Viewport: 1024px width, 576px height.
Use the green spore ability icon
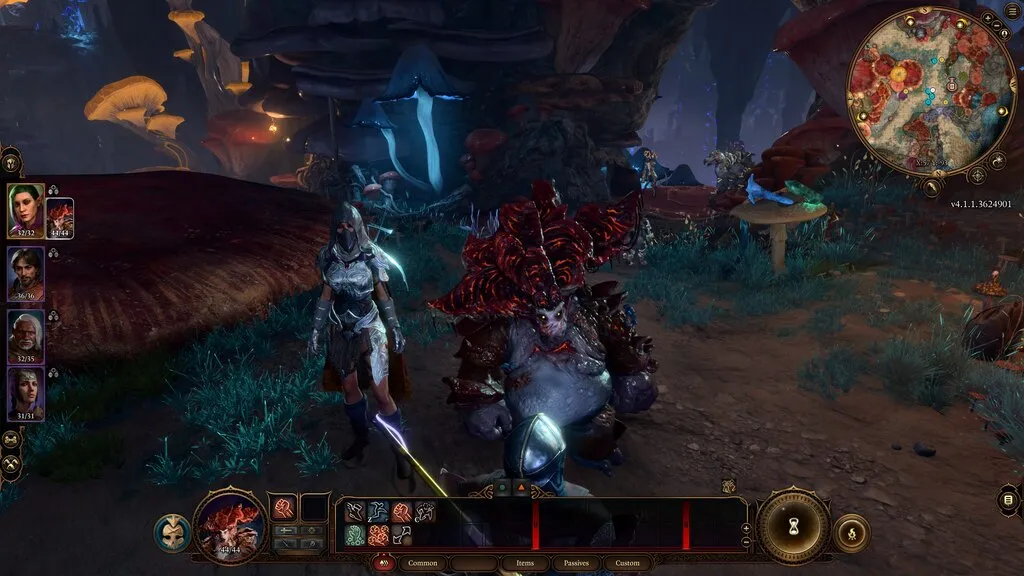click(x=355, y=535)
